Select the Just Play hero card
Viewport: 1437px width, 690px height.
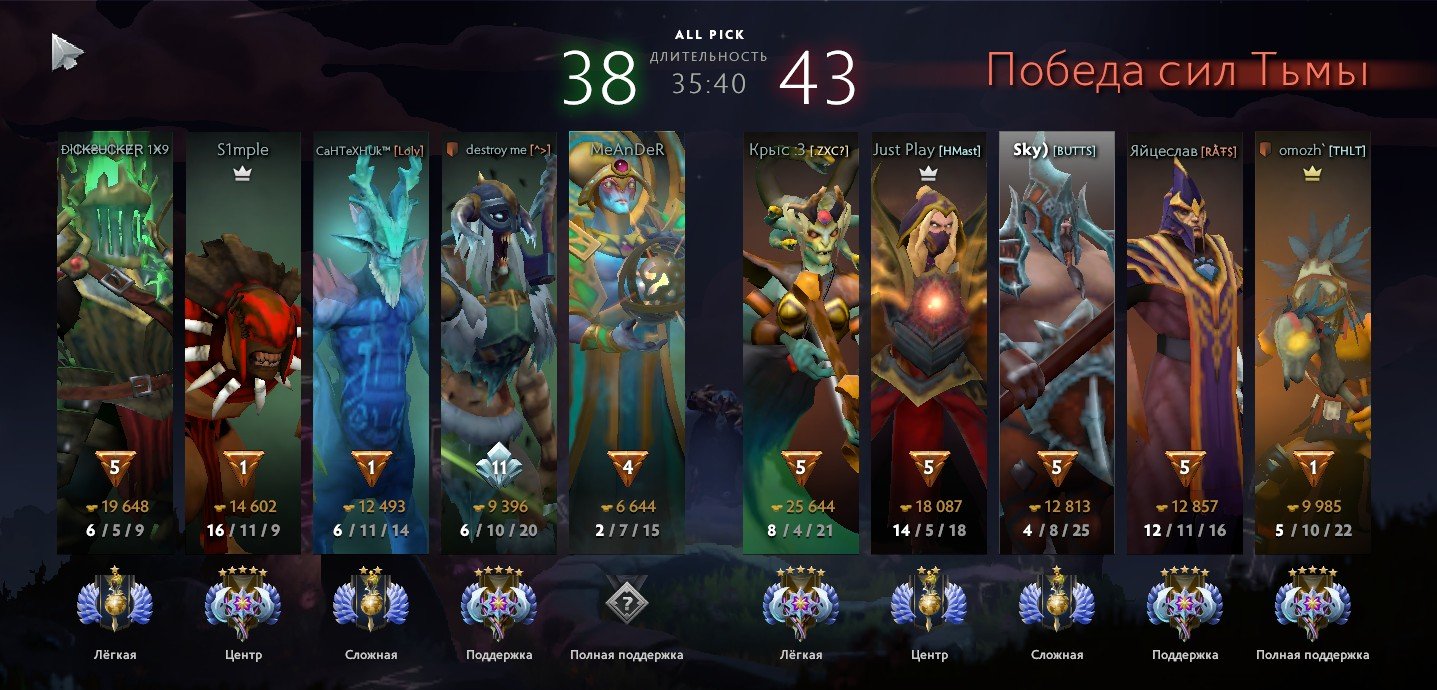pyautogui.click(x=929, y=340)
